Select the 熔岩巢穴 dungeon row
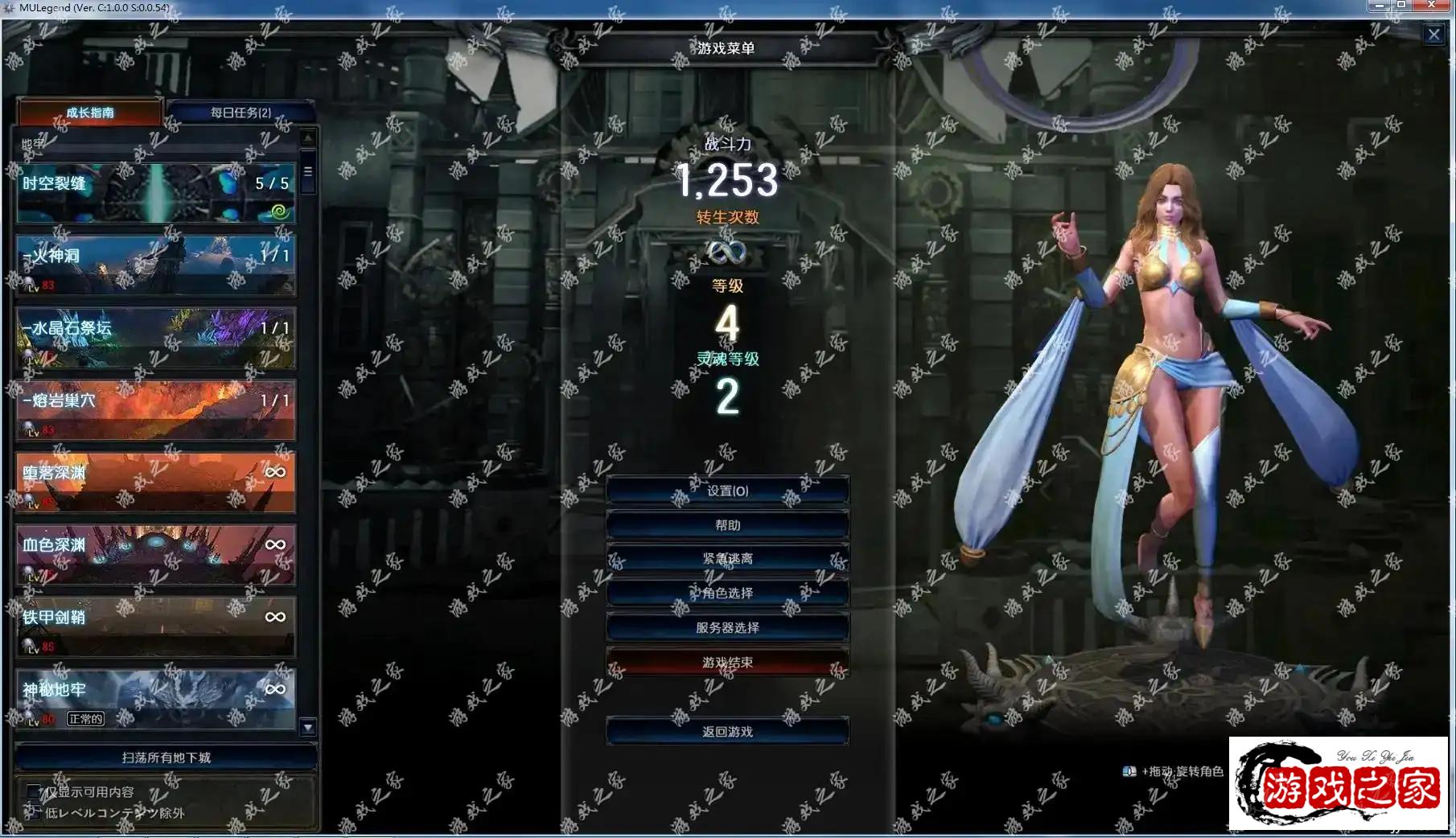Viewport: 1456px width, 838px height. pos(155,410)
